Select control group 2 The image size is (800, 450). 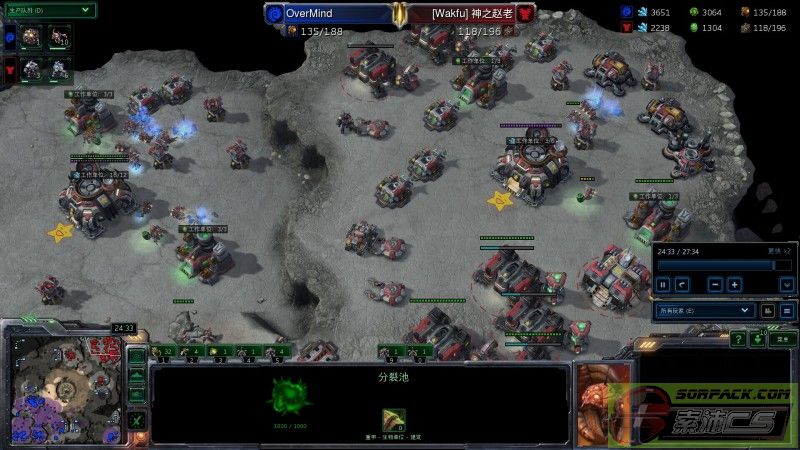193,351
